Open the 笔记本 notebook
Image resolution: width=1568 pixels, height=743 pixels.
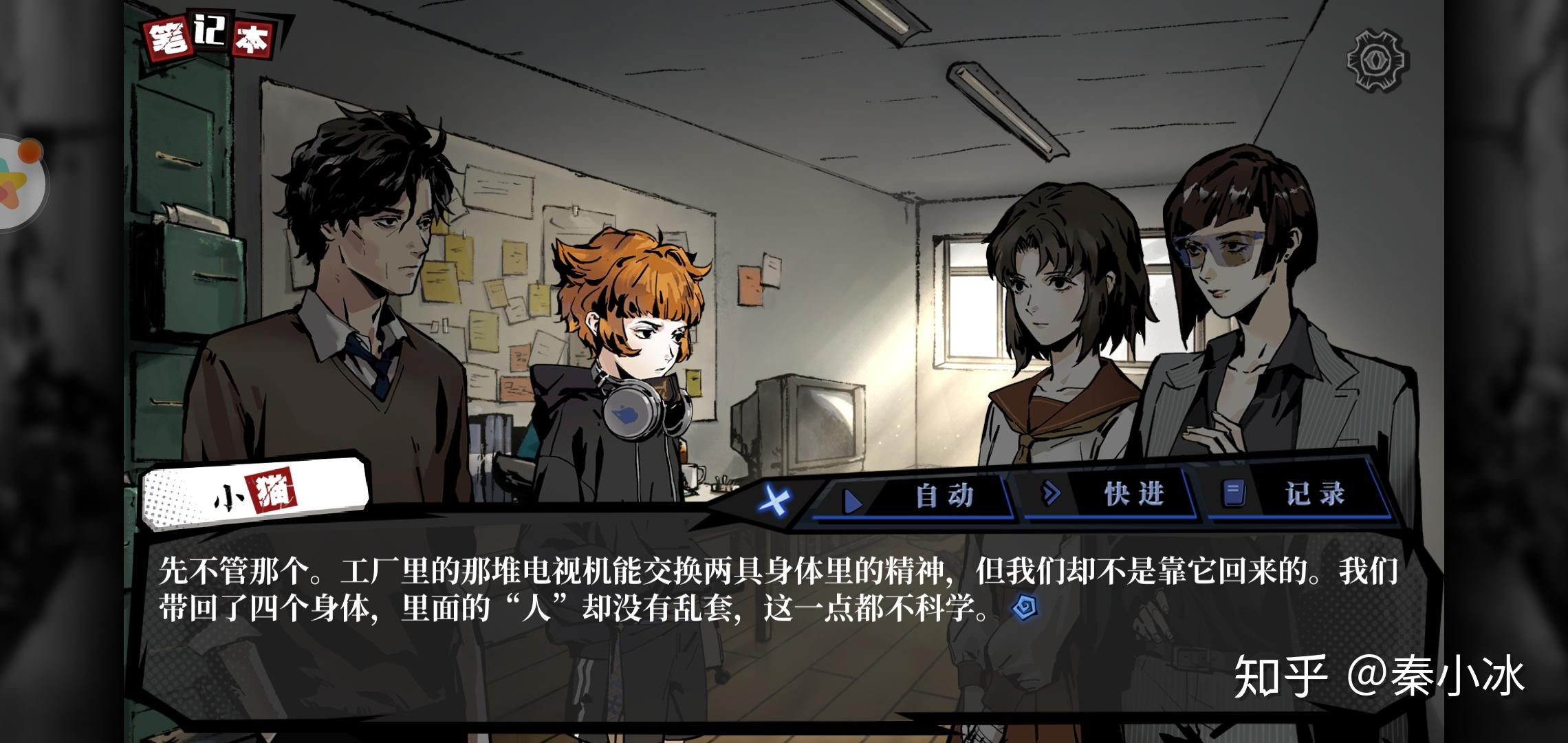(210, 39)
